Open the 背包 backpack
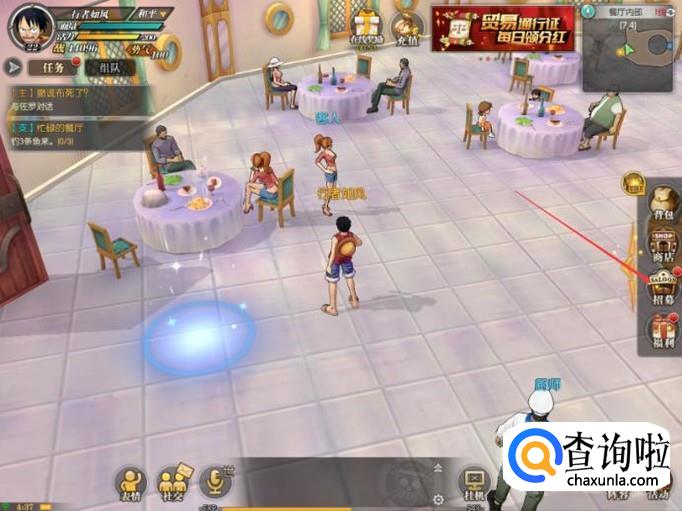Image resolution: width=682 pixels, height=511 pixels. pos(661,199)
